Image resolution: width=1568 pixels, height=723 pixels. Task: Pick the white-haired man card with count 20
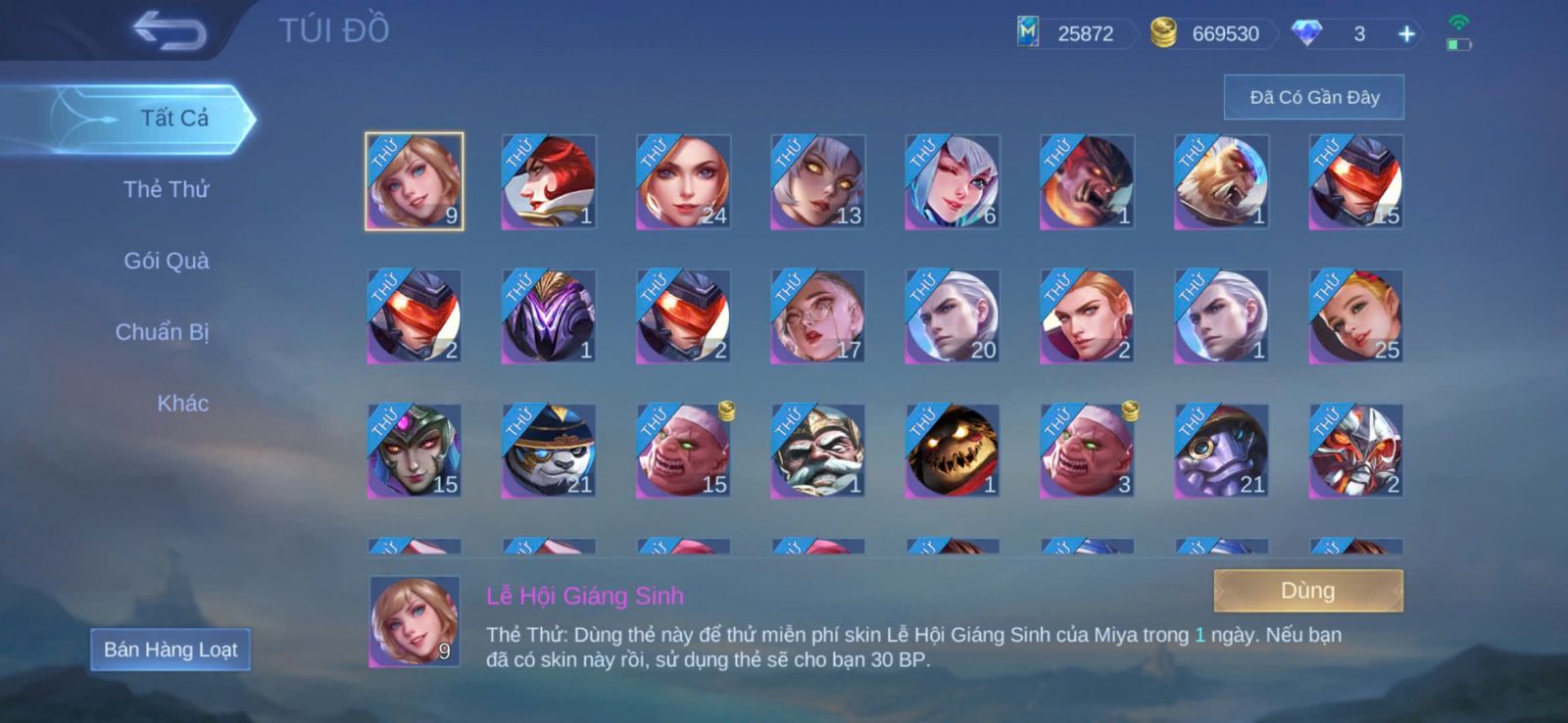tap(952, 316)
